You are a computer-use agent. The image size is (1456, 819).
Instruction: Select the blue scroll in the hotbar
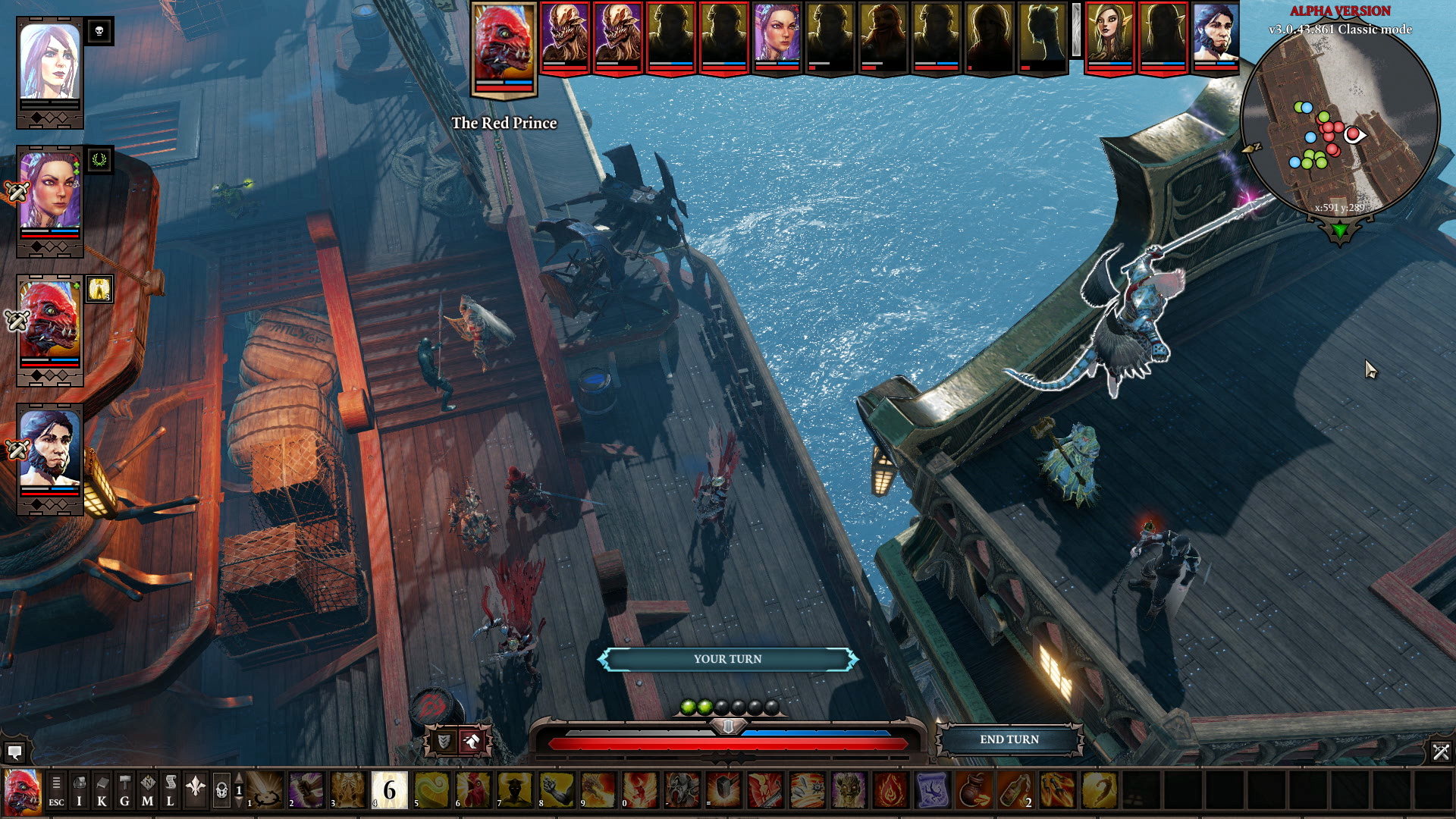(932, 791)
